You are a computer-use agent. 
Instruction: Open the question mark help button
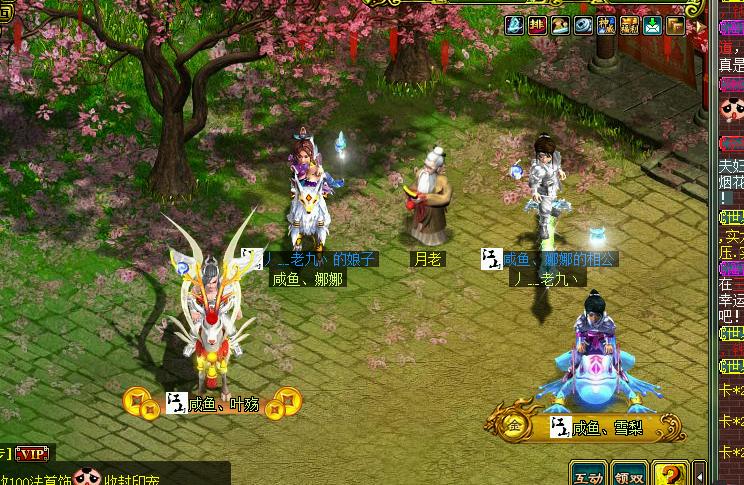(670, 475)
